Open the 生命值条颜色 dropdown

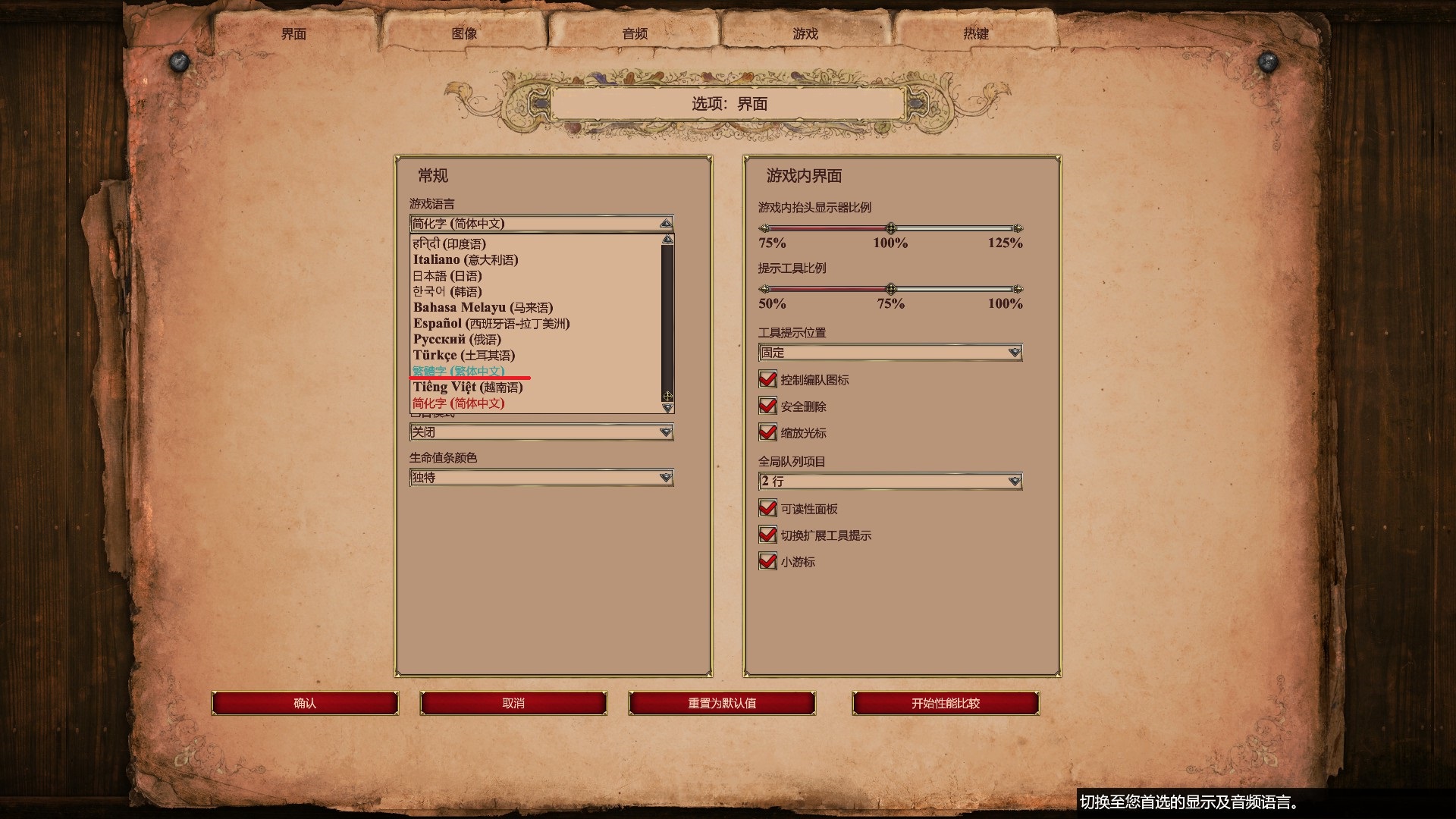[x=541, y=478]
